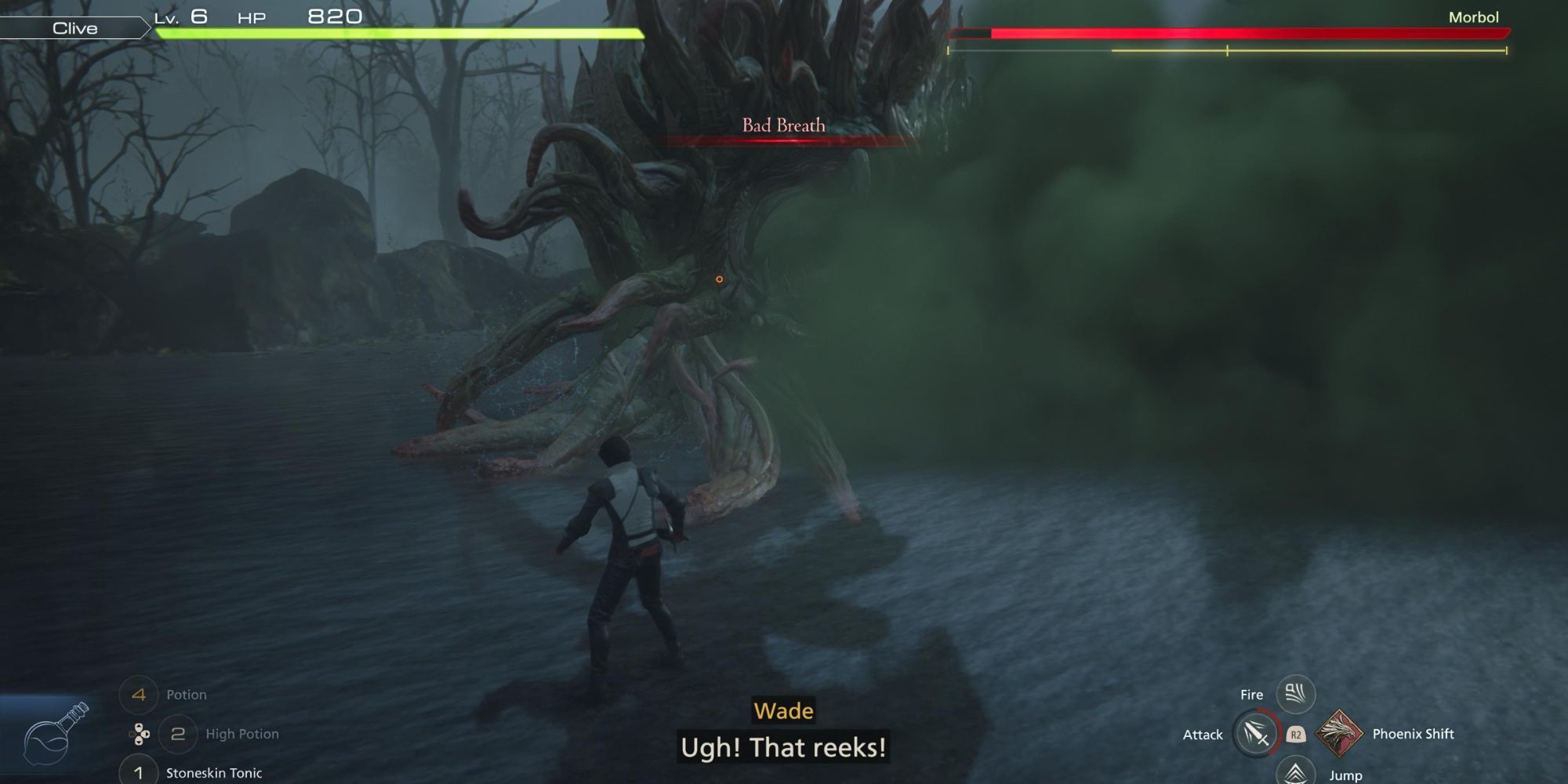
Task: Select the Clive nameplate
Action: [x=74, y=28]
